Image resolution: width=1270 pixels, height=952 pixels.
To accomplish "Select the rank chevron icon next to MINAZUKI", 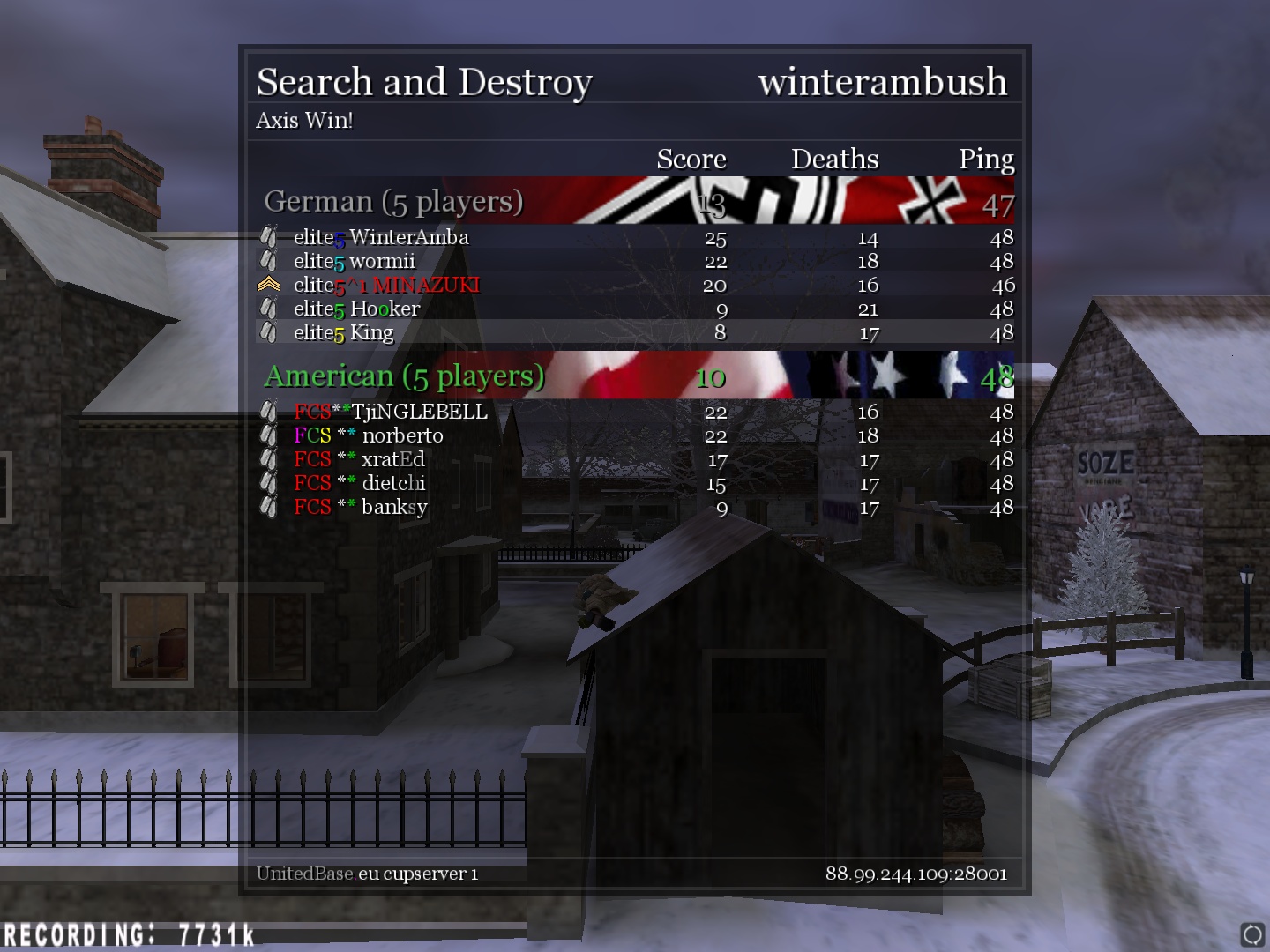I will (269, 284).
